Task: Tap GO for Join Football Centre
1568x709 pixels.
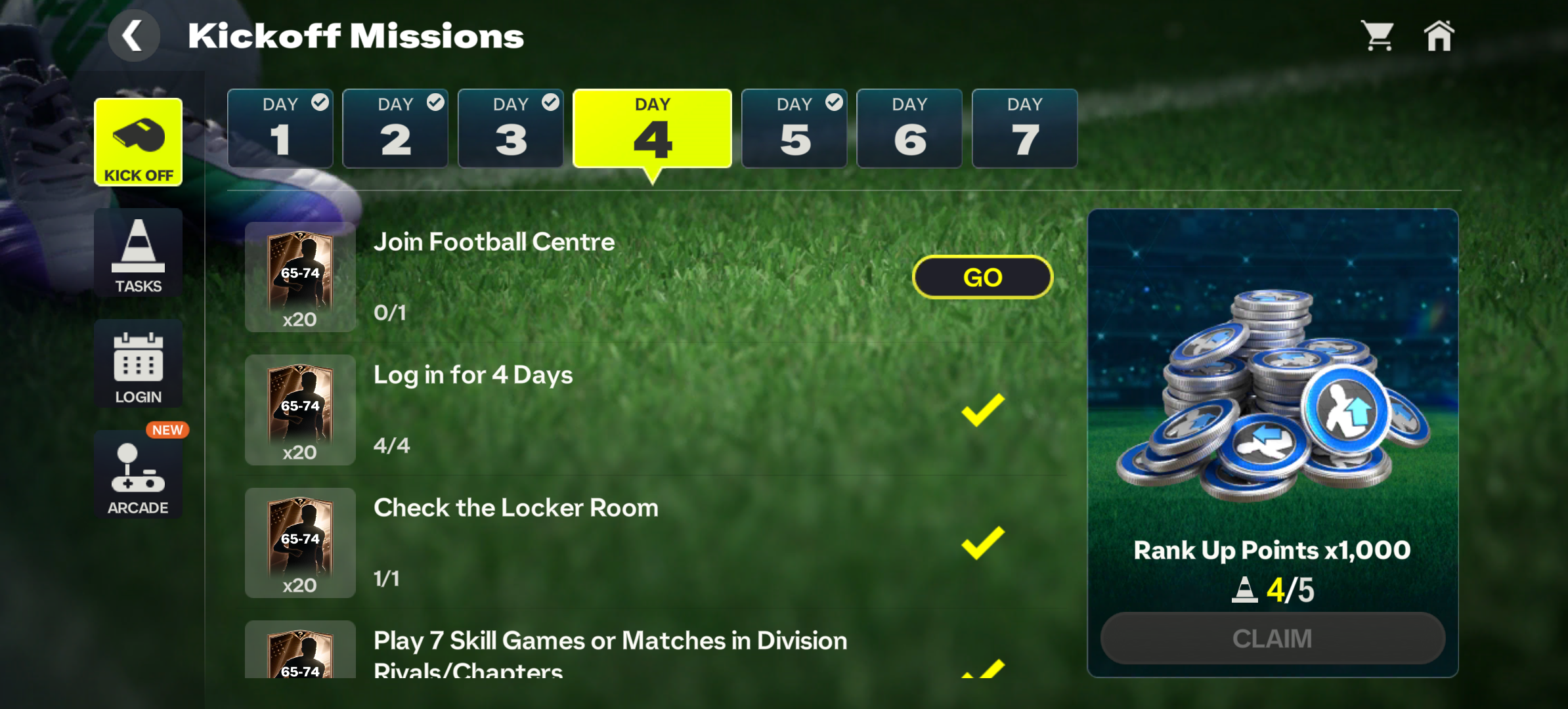Action: [982, 277]
